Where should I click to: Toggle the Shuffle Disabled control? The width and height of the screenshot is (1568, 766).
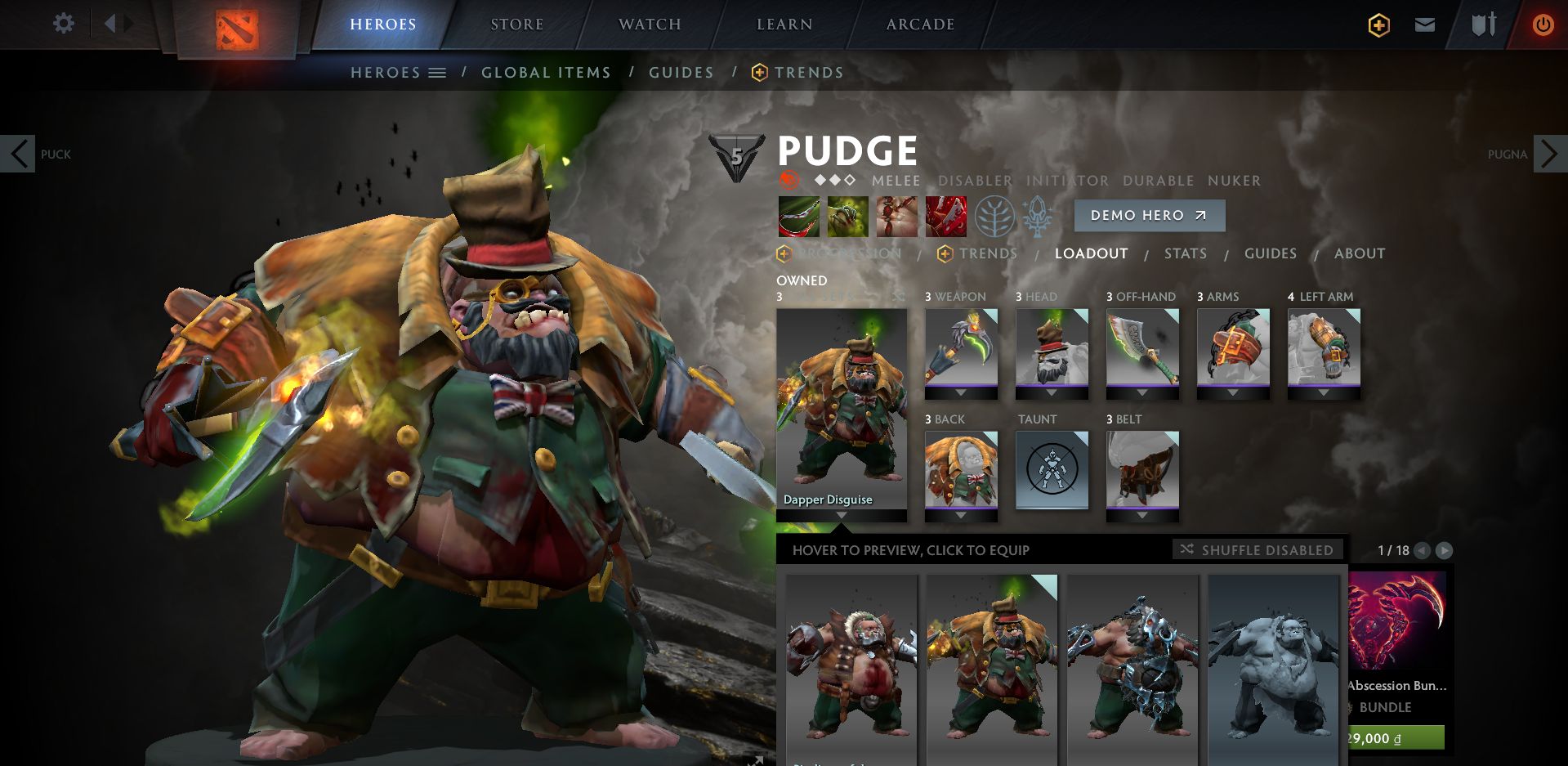tap(1258, 550)
